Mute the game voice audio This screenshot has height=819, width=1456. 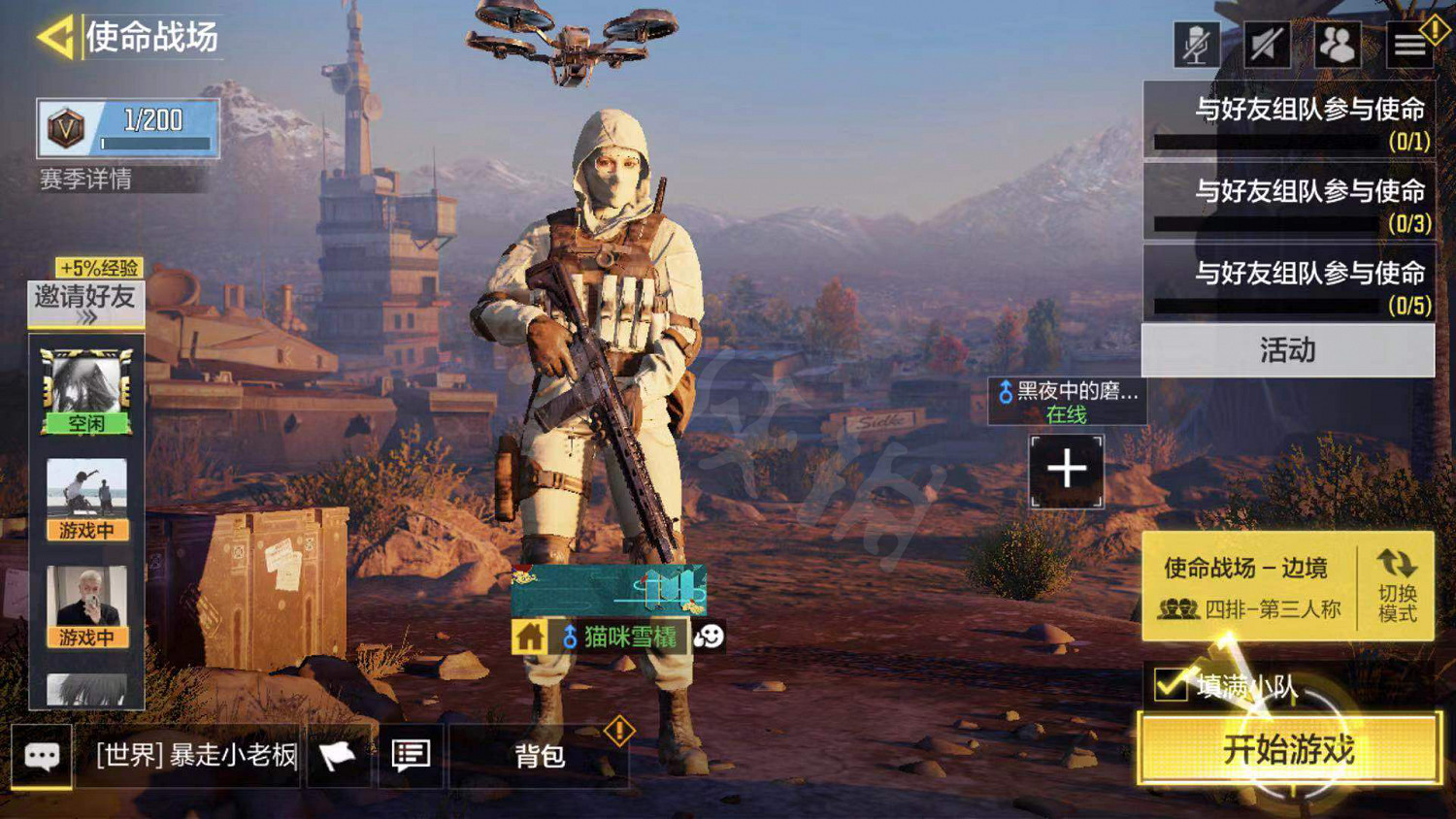click(1267, 44)
